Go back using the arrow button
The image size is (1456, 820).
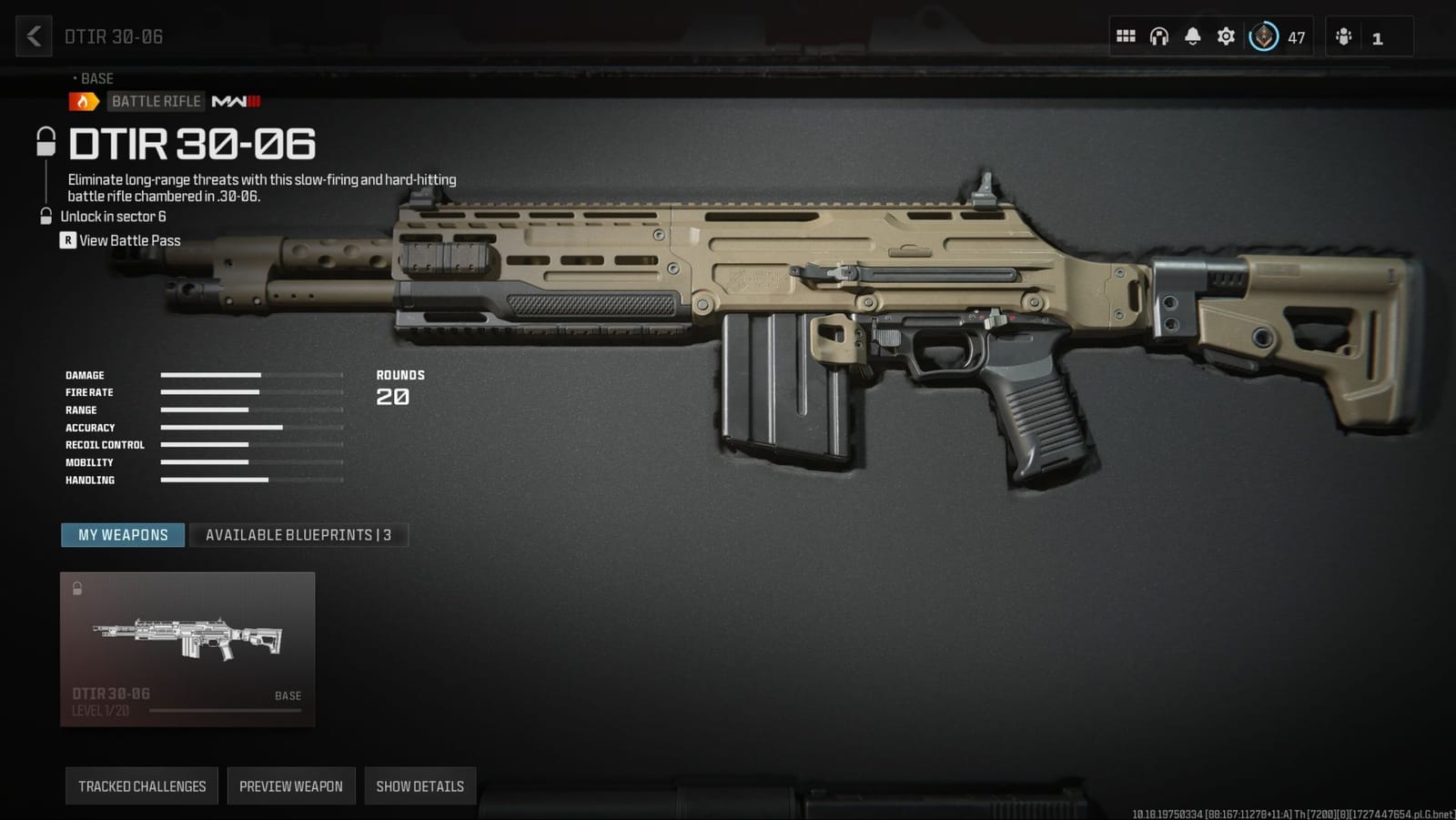pyautogui.click(x=34, y=36)
